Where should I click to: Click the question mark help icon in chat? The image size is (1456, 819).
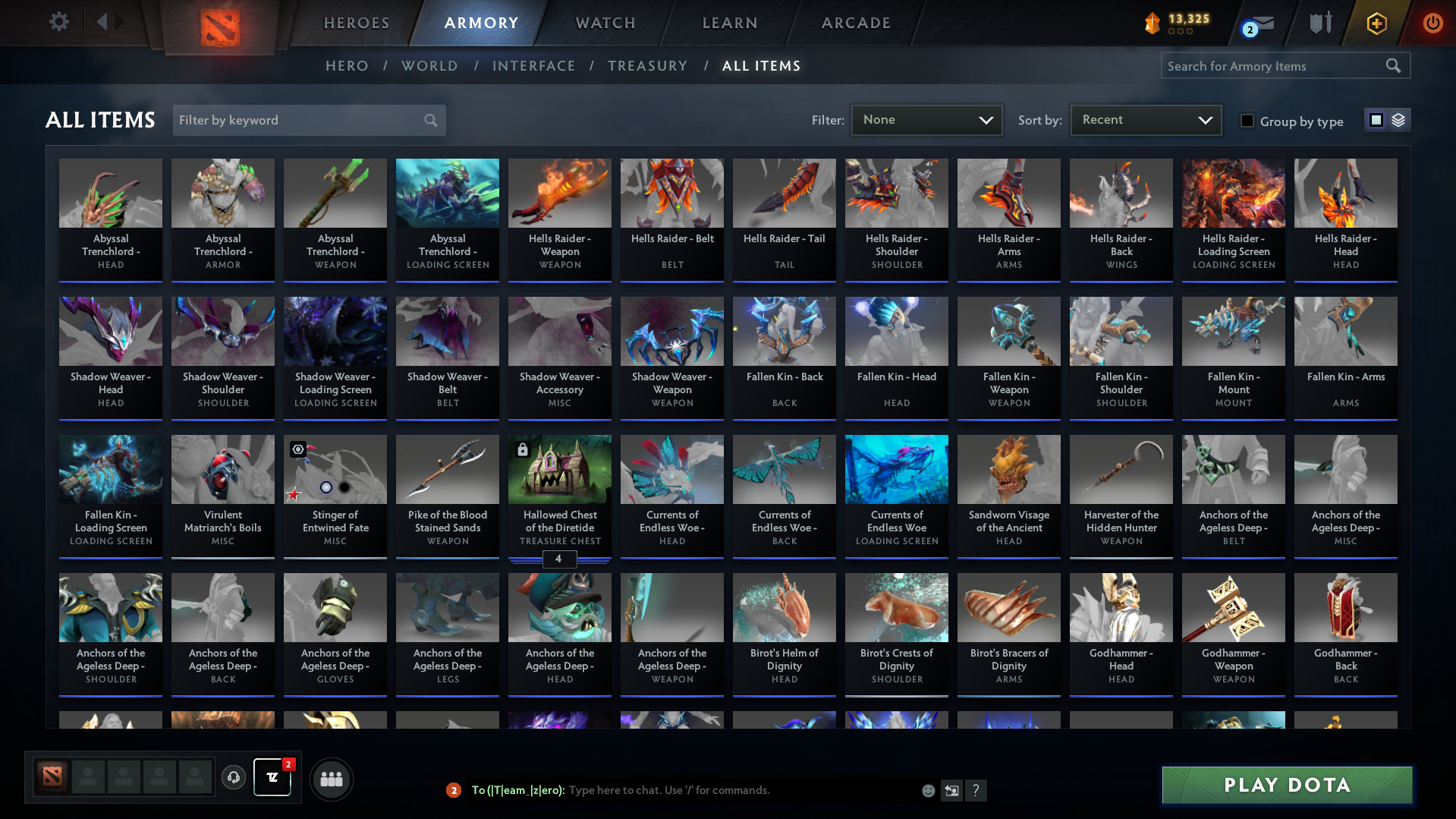(977, 790)
